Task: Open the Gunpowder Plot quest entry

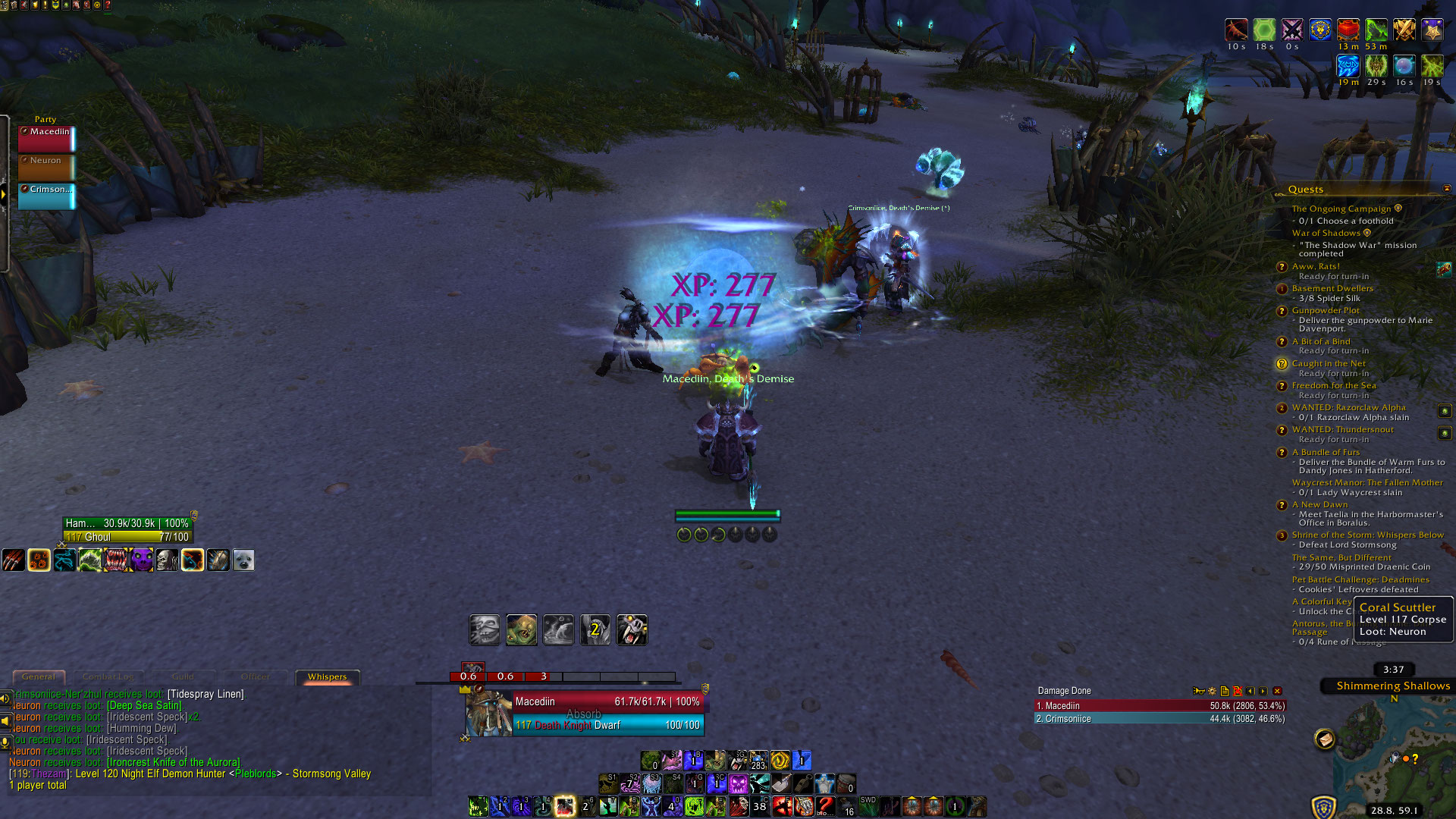Action: point(1326,310)
